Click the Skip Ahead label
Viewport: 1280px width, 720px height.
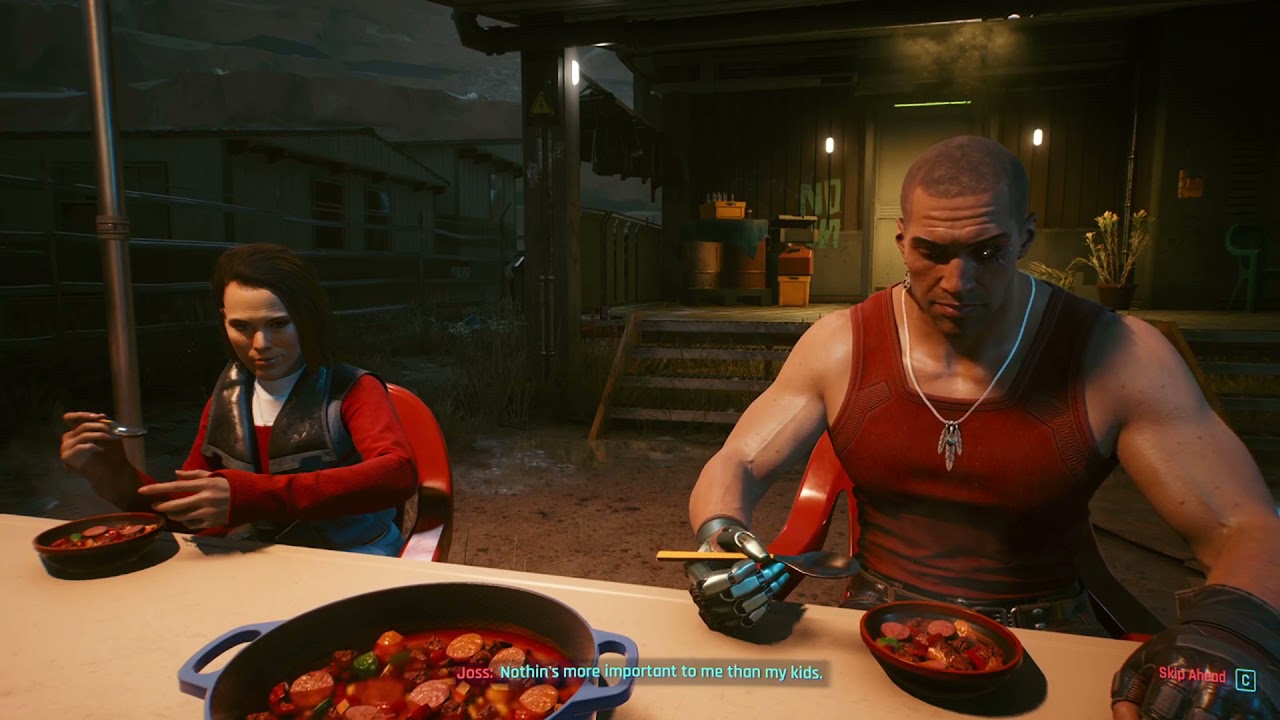[x=1192, y=676]
